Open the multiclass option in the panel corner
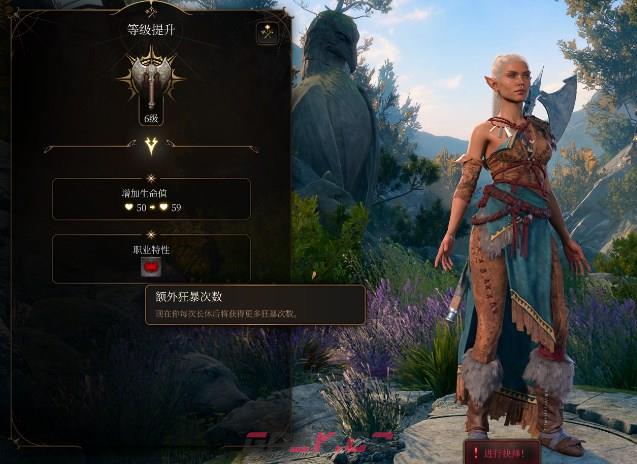 click(267, 33)
